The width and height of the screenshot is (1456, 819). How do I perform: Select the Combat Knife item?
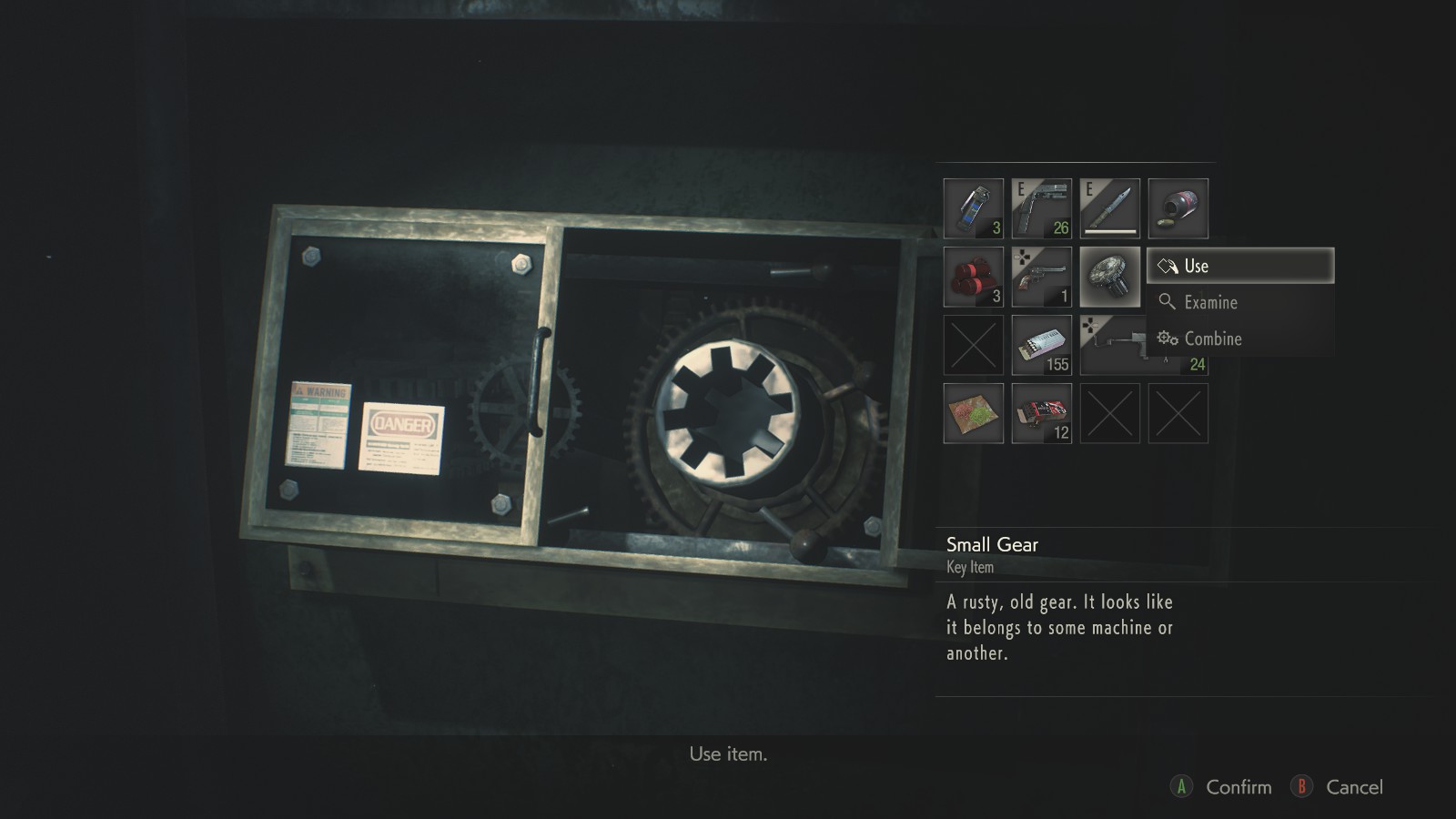[1109, 207]
